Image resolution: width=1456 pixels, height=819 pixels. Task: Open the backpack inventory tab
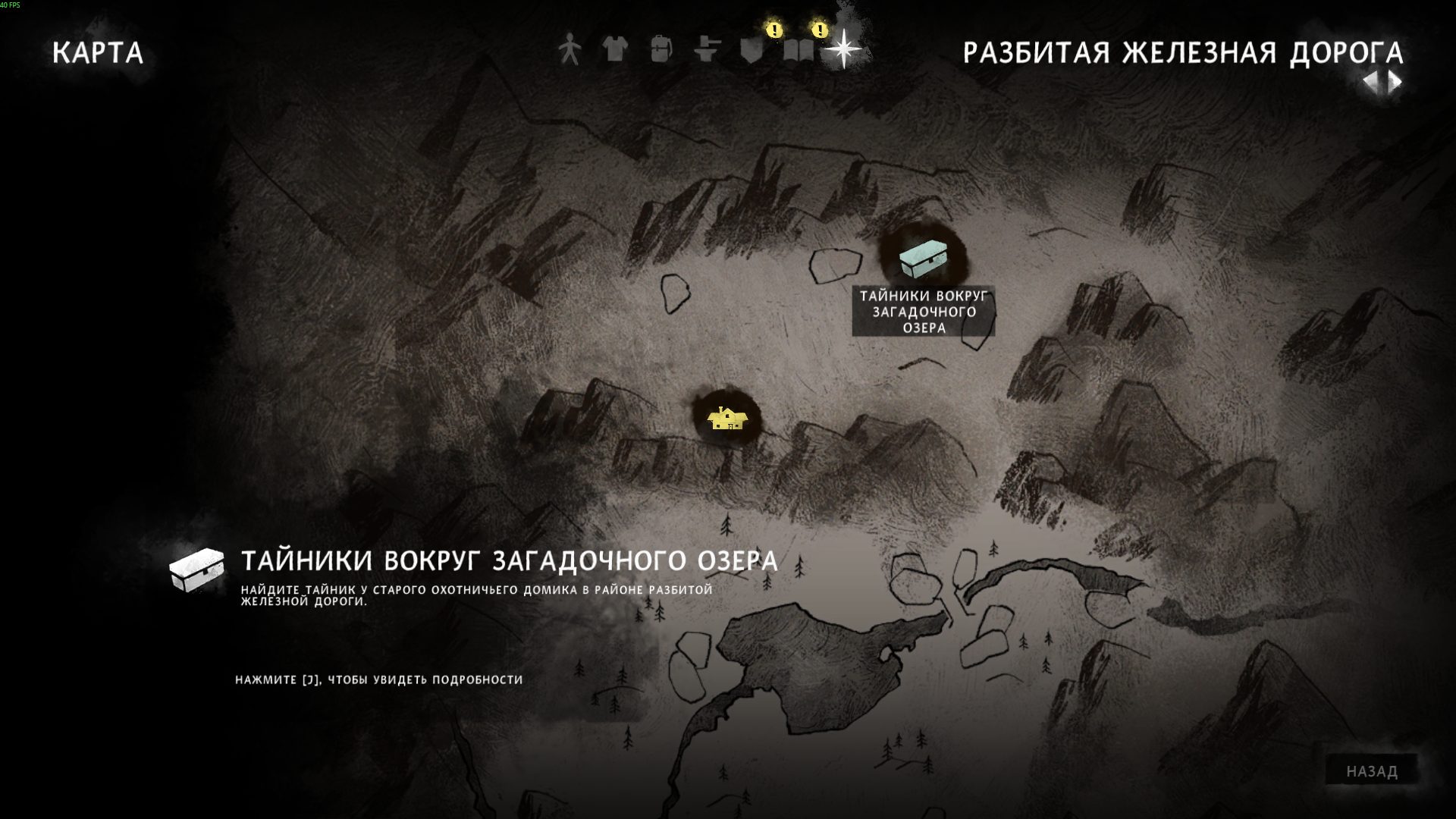661,50
